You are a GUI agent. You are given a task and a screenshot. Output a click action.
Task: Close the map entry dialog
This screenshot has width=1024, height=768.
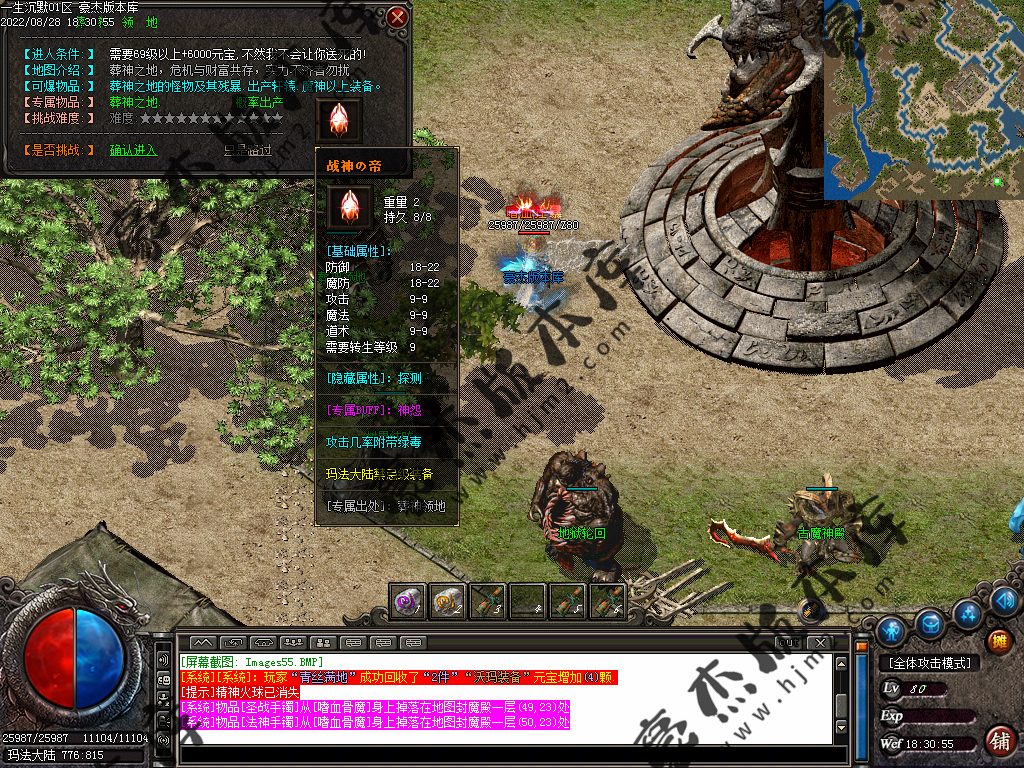point(397,17)
